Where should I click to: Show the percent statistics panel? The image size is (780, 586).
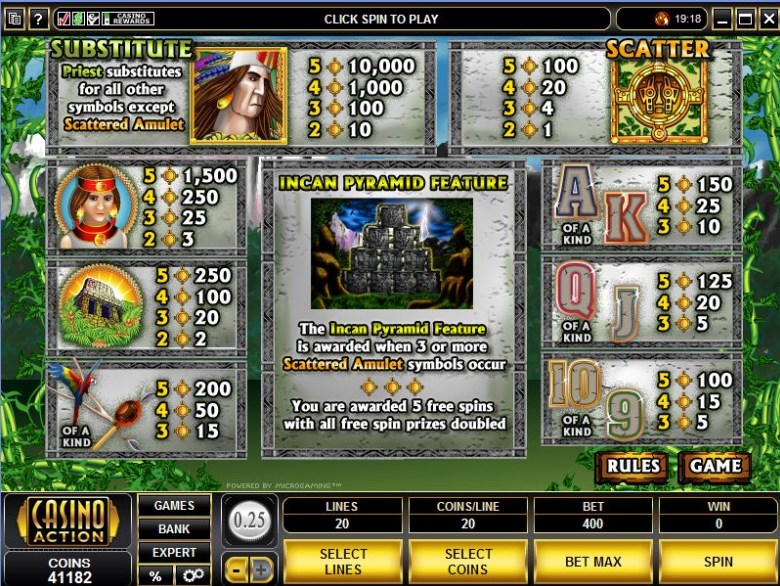click(x=156, y=575)
